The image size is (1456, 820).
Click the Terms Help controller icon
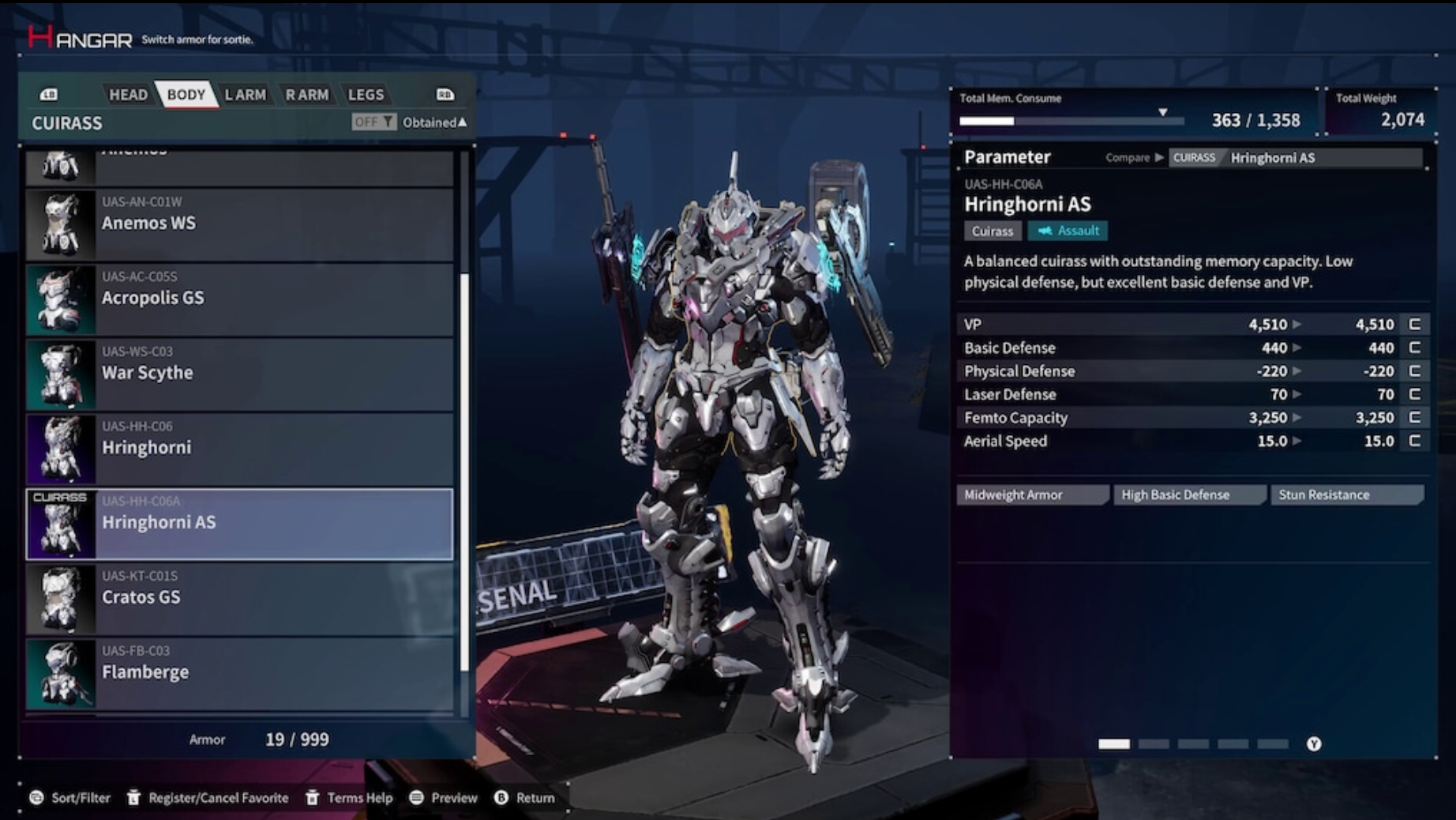click(313, 798)
